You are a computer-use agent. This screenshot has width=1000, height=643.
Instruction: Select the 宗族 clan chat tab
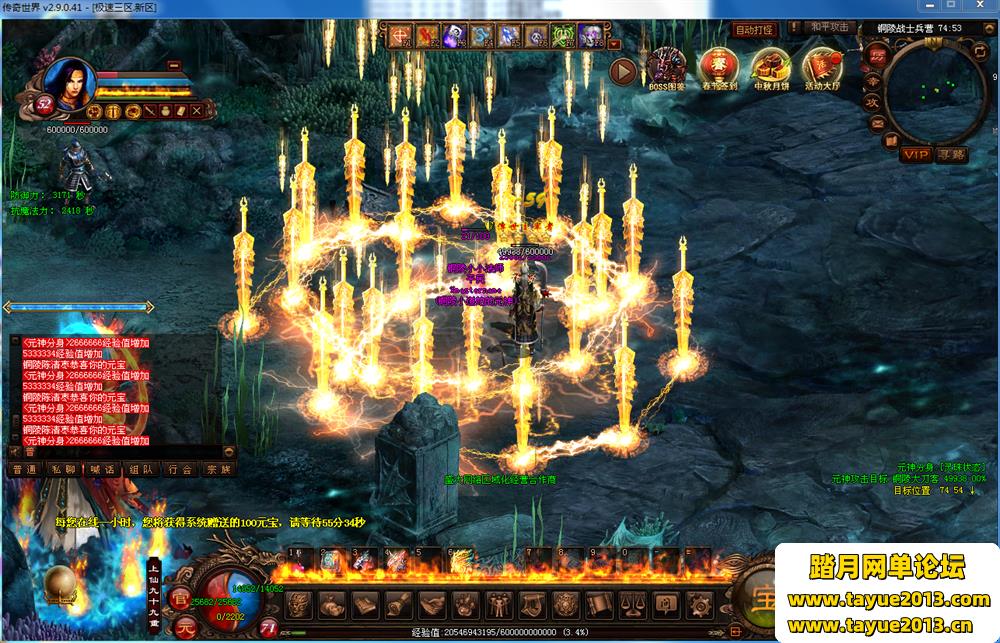[218, 468]
